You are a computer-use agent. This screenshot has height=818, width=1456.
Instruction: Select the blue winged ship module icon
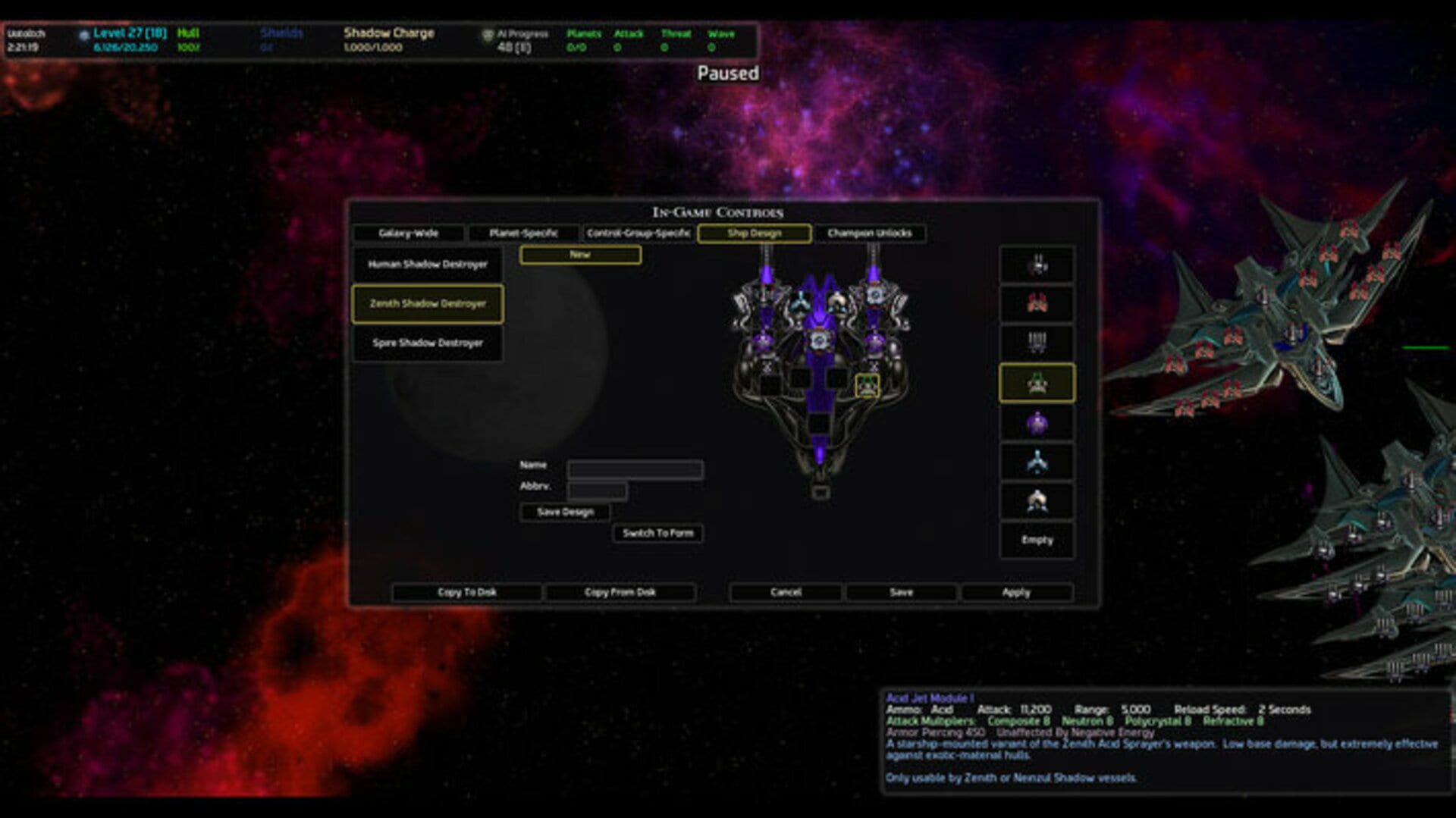coord(1037,462)
